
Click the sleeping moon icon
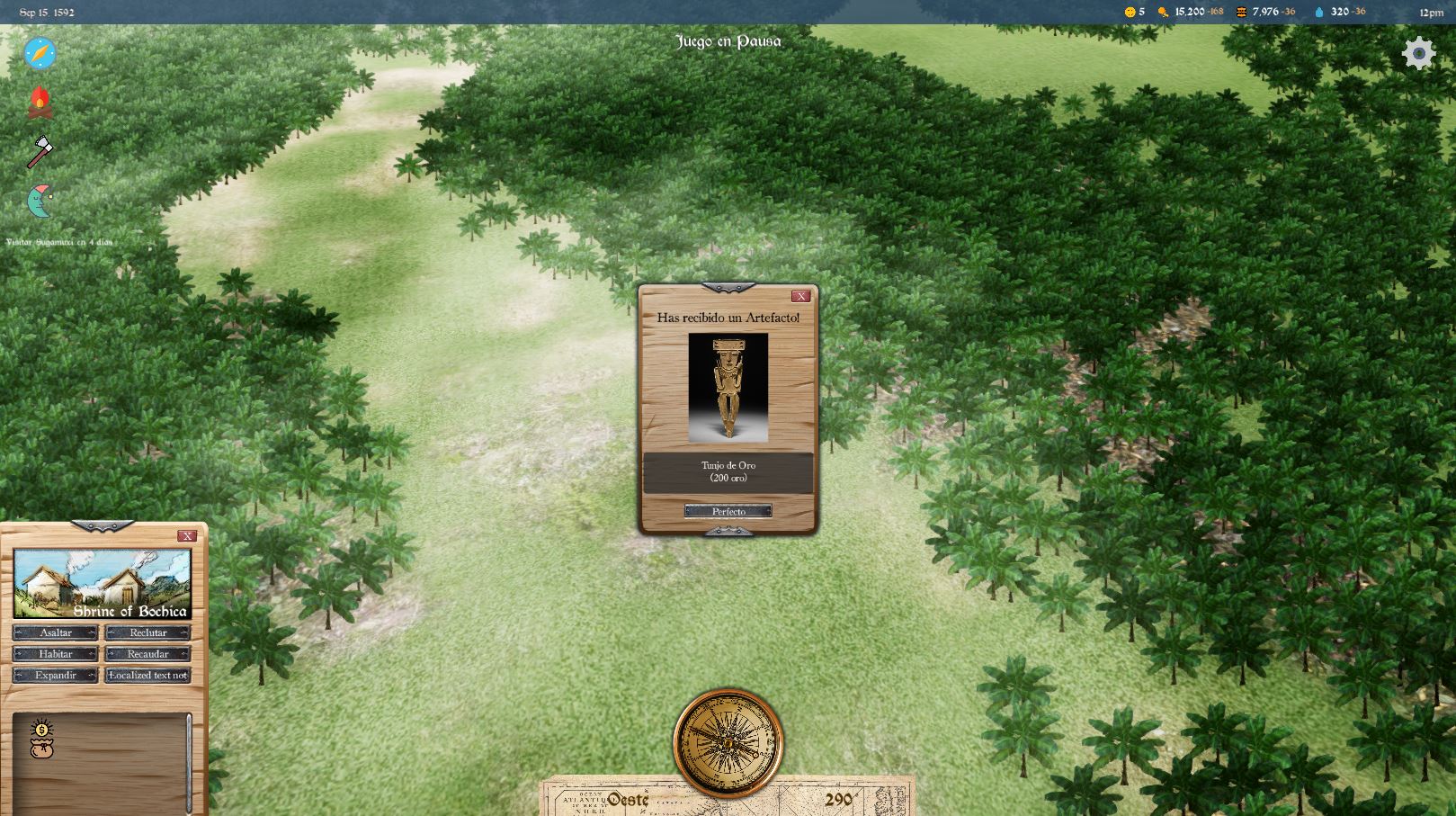(x=40, y=201)
